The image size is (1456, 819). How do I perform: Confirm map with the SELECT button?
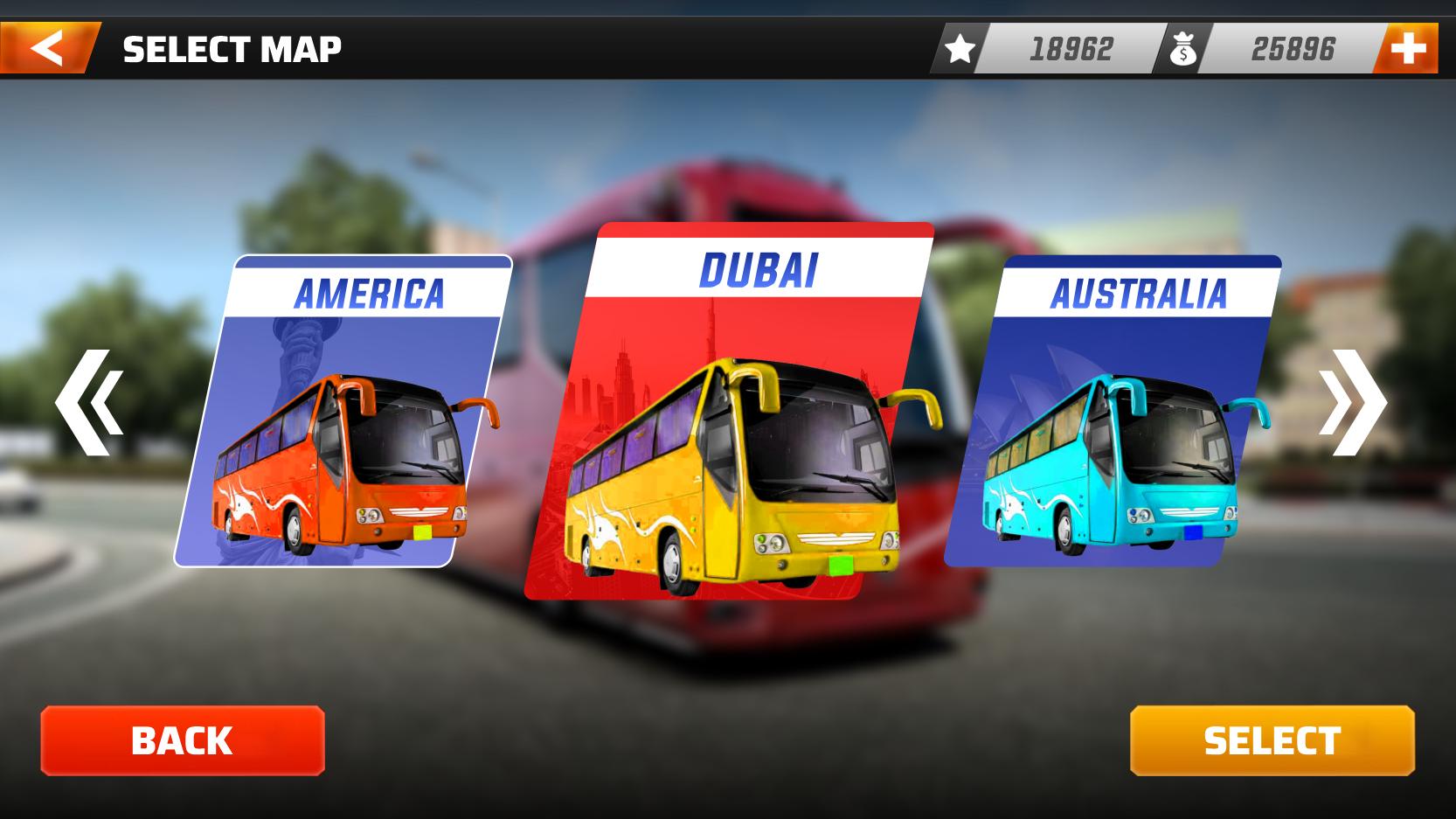[1272, 740]
